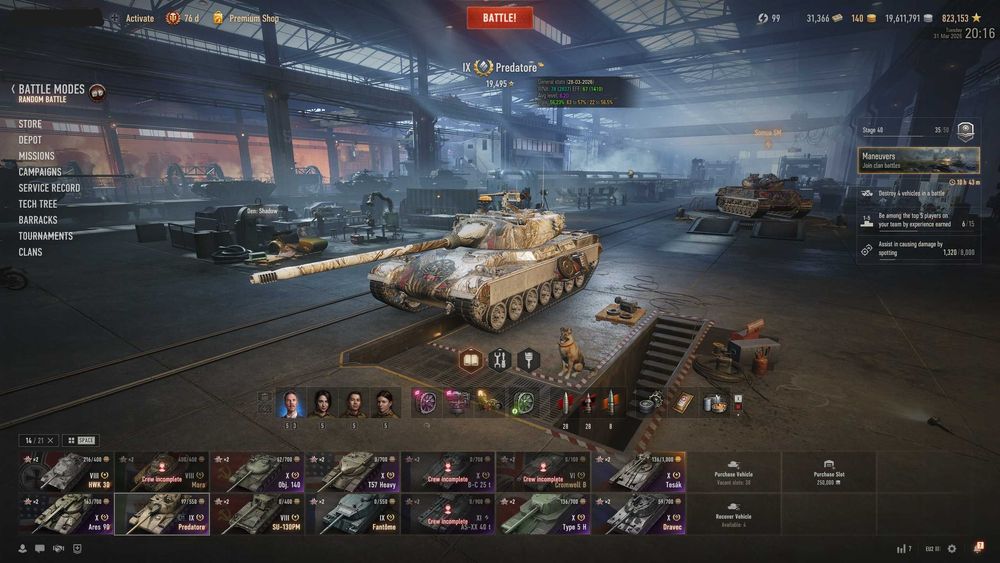The width and height of the screenshot is (1000, 563).
Task: View the Service Record
Action: [49, 188]
